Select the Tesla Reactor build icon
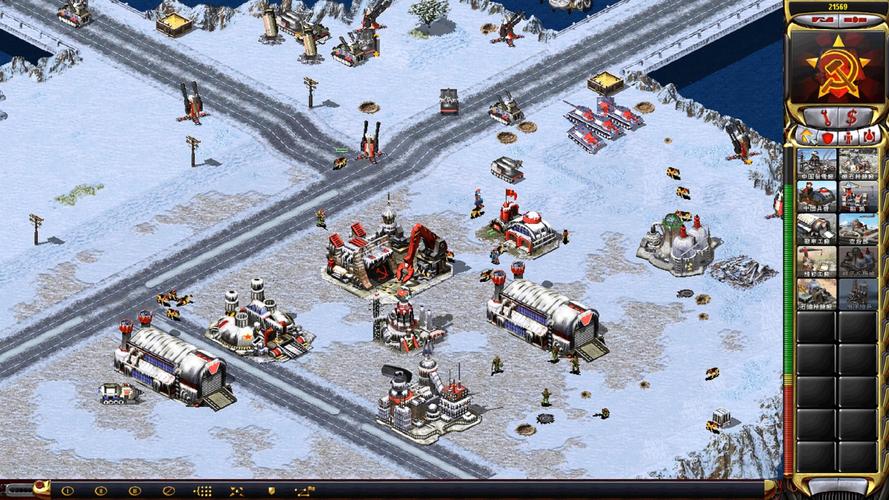Viewport: 889px width, 500px height. pos(816,163)
